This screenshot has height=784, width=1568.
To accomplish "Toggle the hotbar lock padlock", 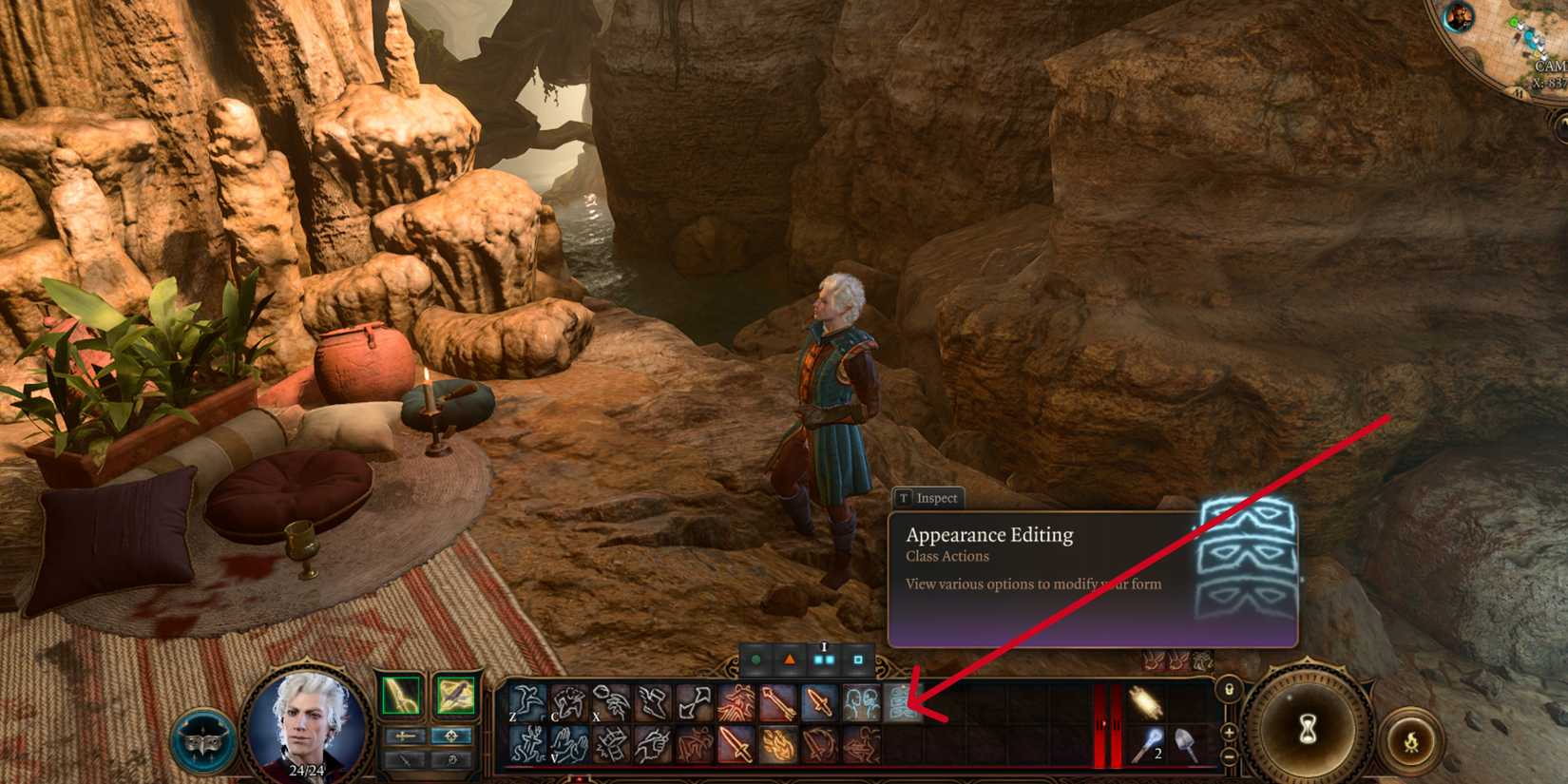I will pyautogui.click(x=1229, y=691).
